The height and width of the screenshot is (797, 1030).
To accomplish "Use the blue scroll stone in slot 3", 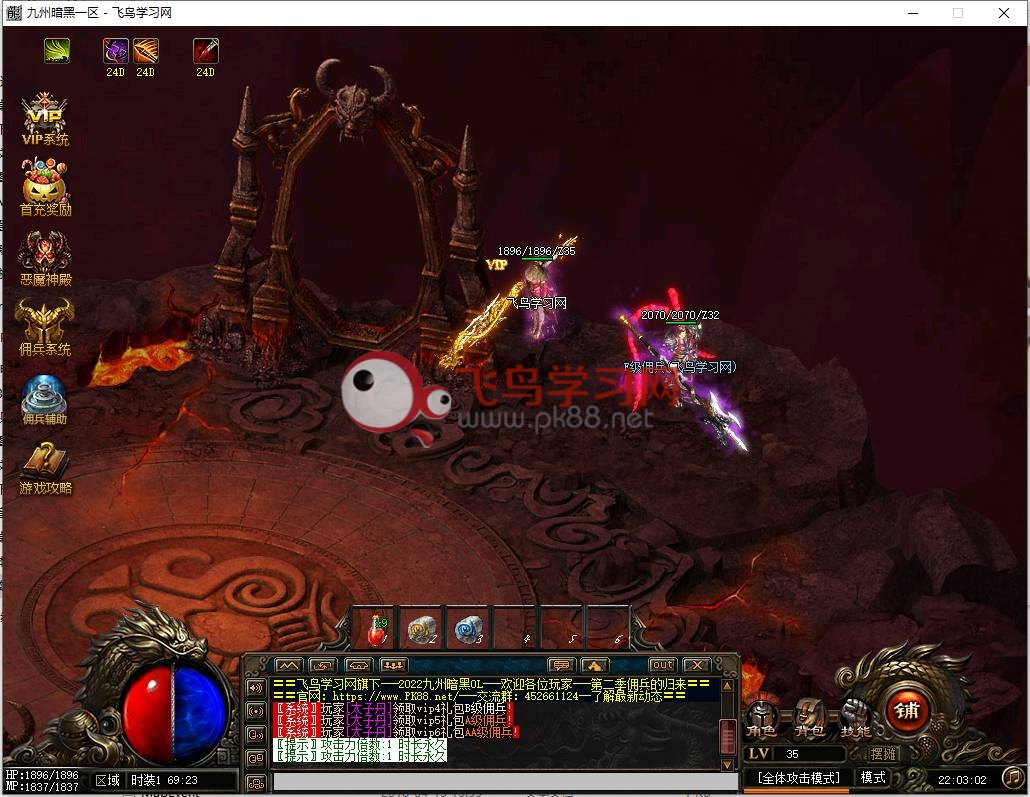I will (467, 629).
